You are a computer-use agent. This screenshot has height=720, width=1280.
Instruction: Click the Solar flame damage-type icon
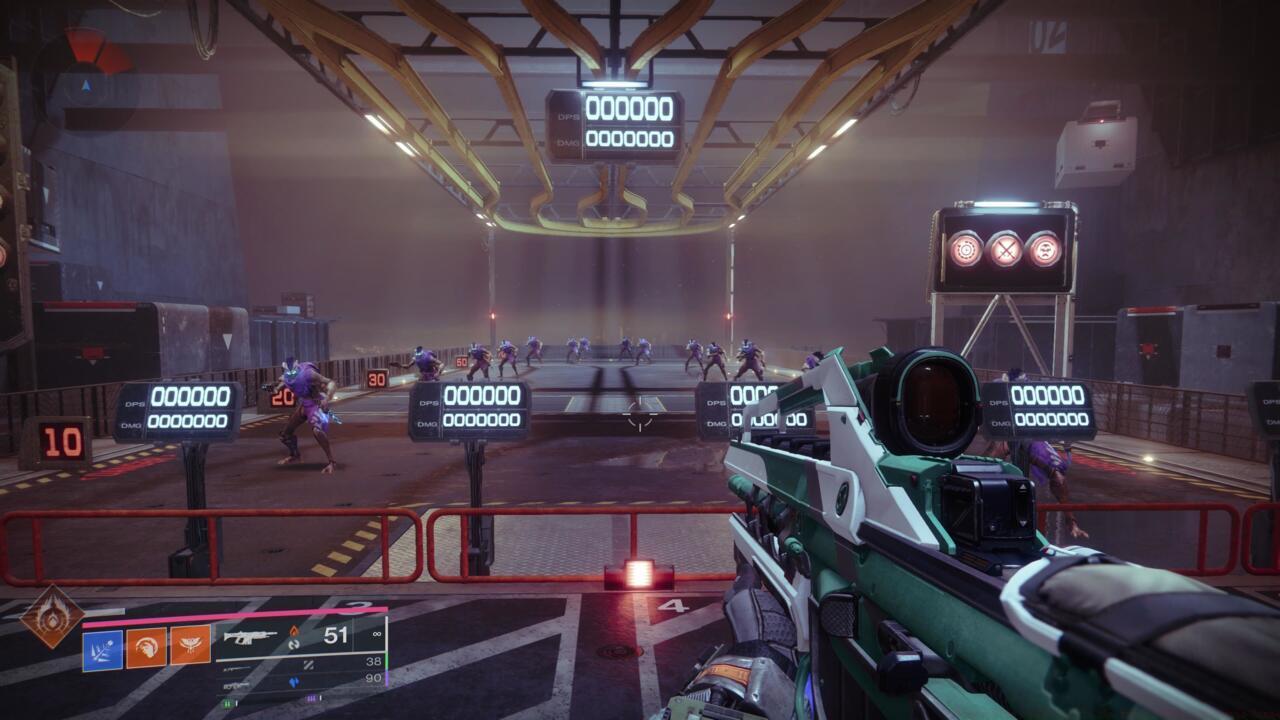point(295,630)
